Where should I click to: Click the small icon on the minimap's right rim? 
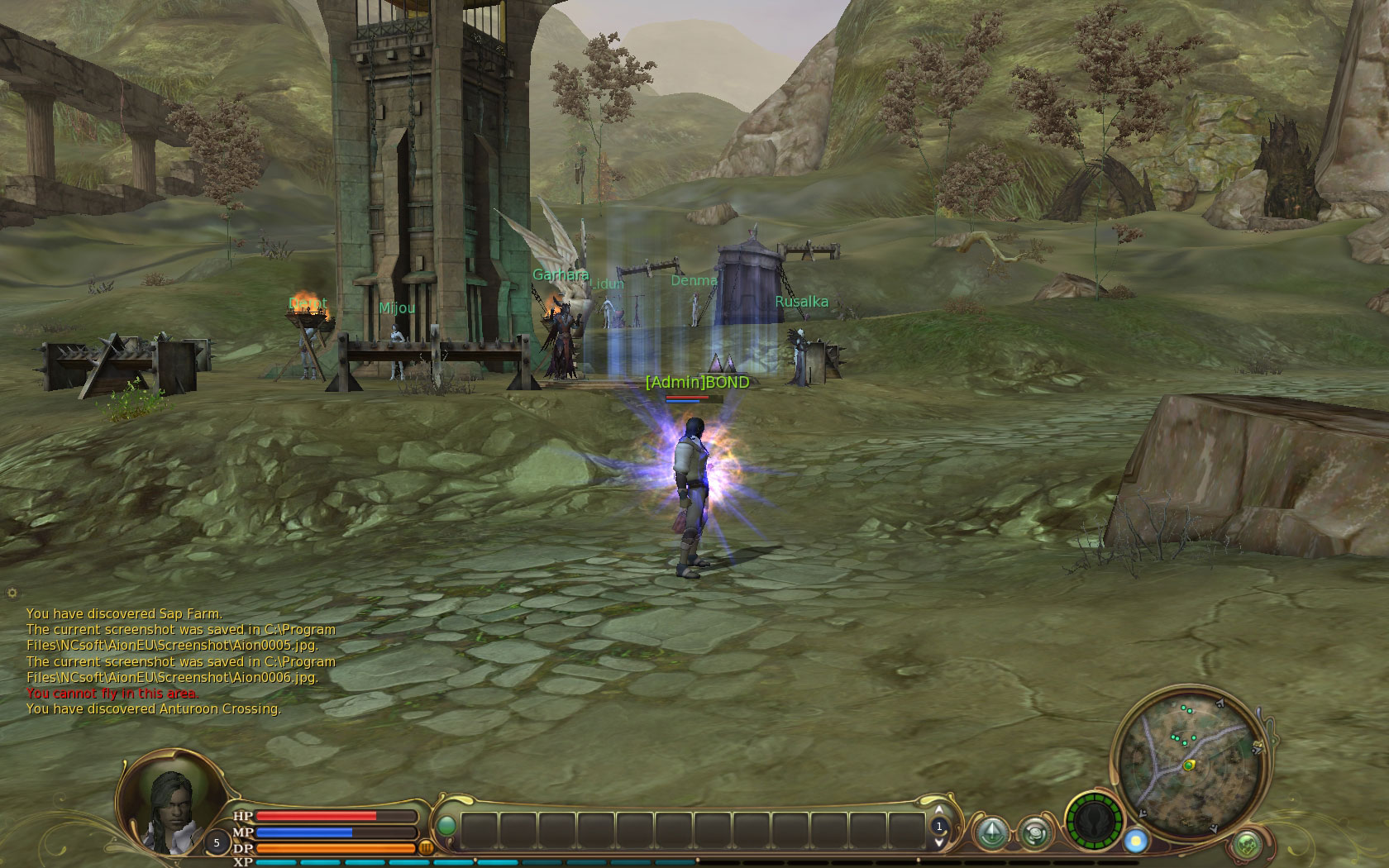[1258, 746]
